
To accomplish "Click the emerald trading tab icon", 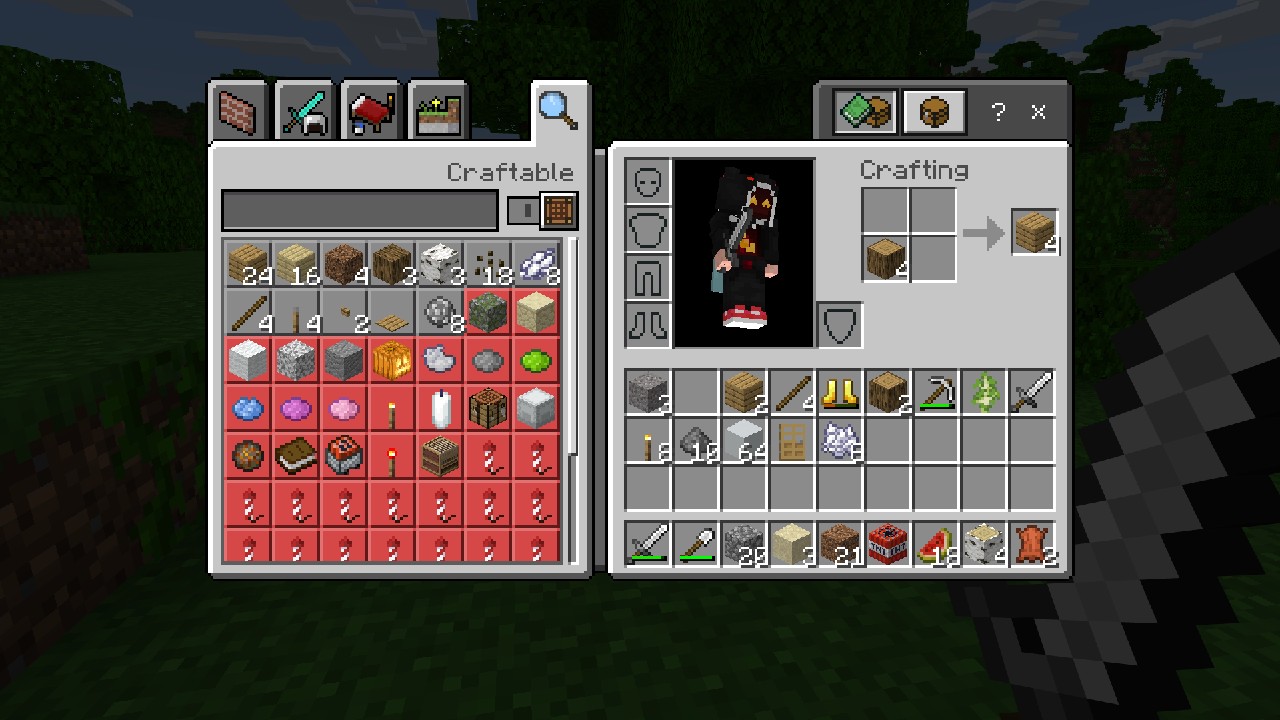I will 862,112.
